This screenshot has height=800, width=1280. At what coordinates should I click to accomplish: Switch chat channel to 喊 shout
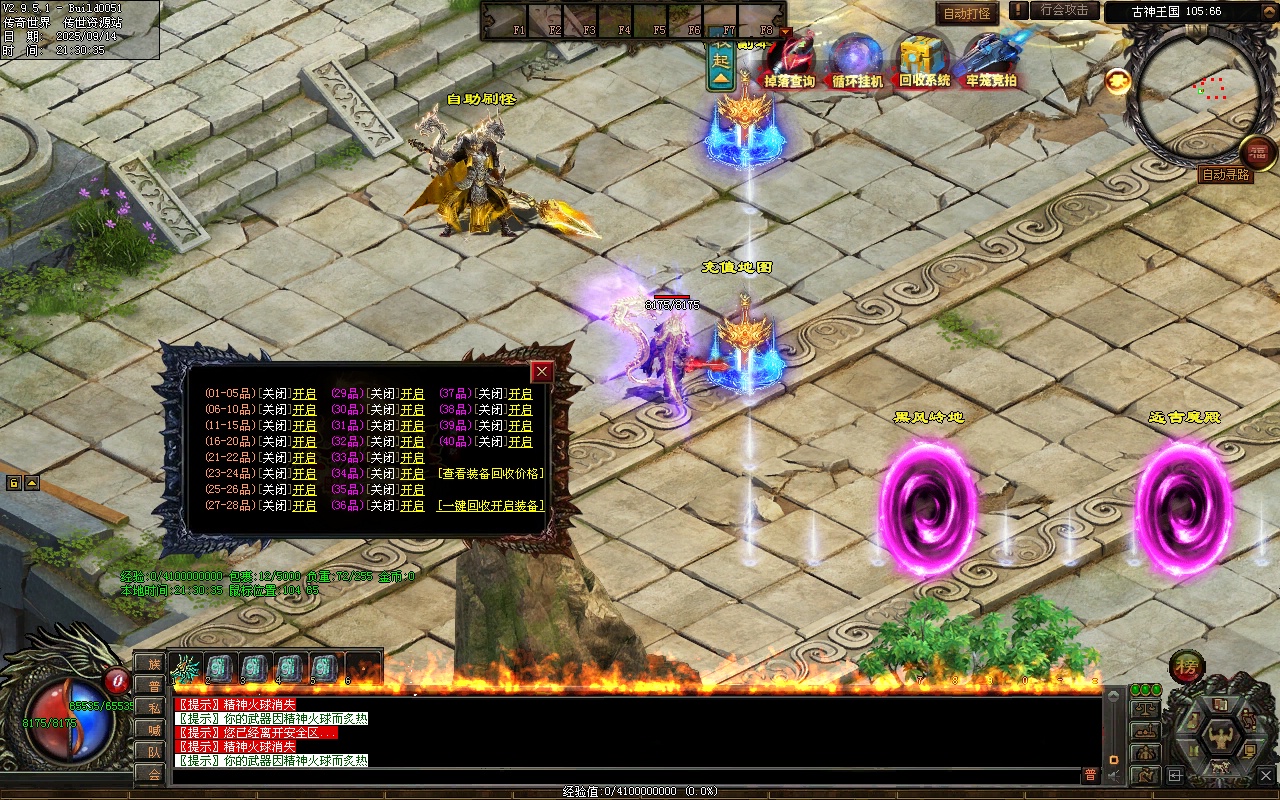tap(154, 729)
